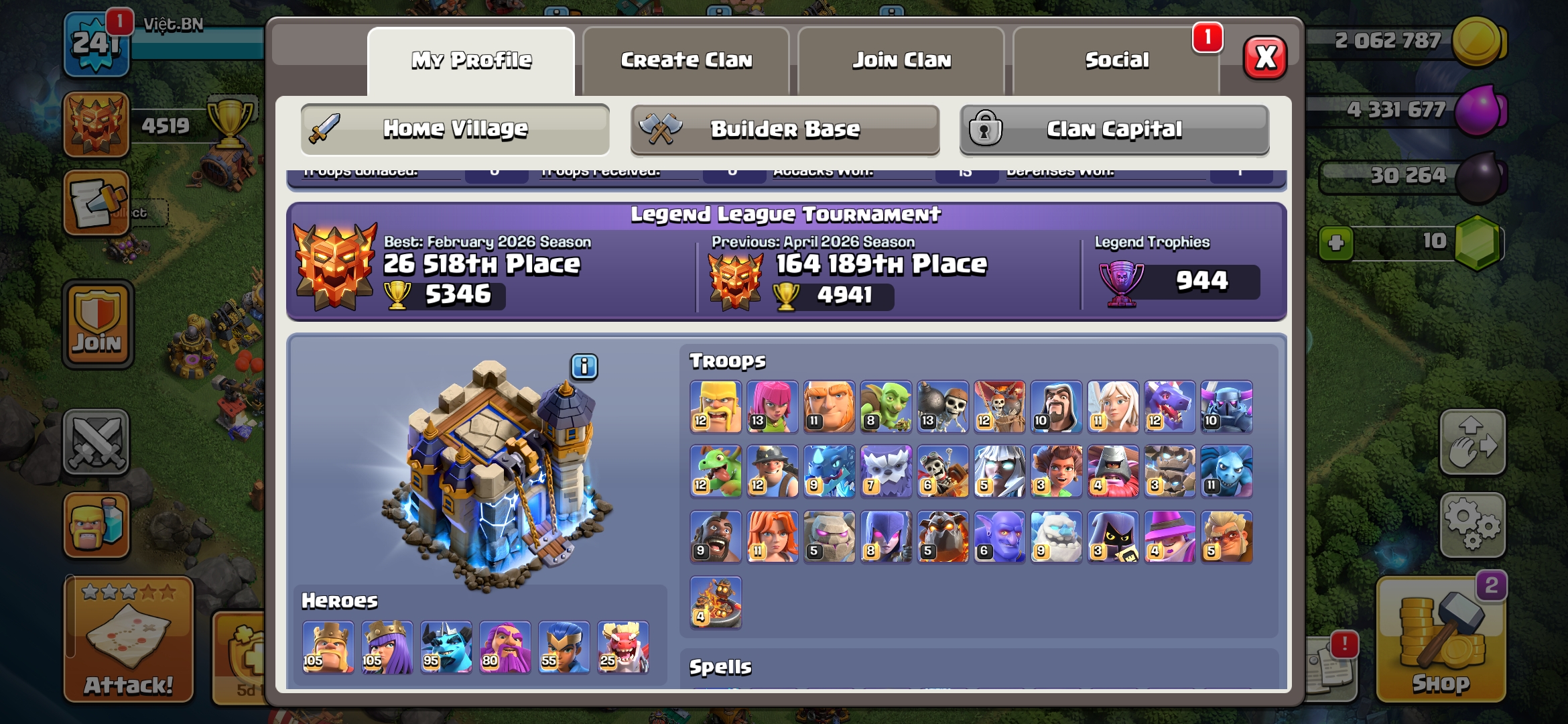Open the Shop
This screenshot has height=724, width=1568.
1441,640
